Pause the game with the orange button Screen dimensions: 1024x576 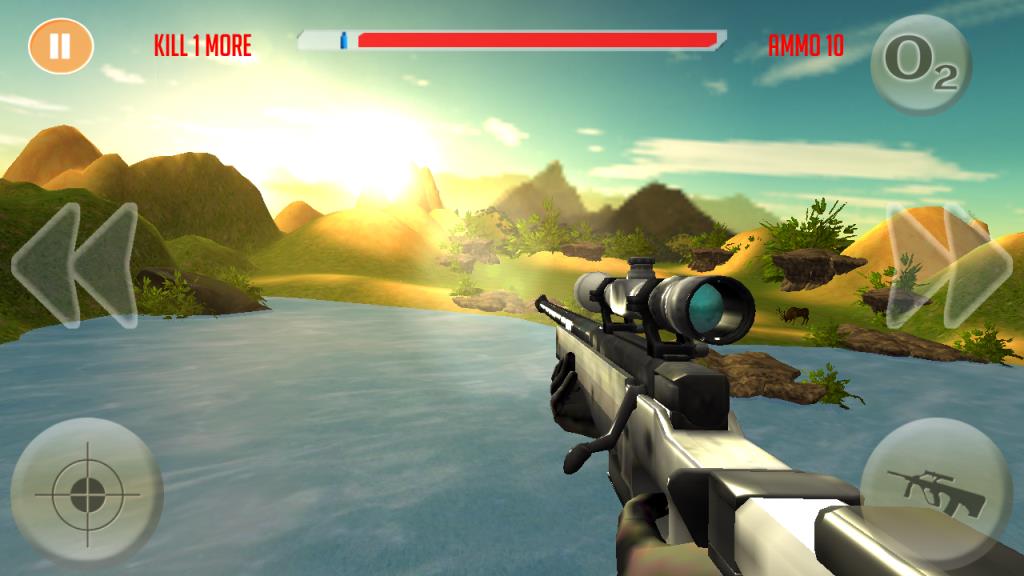[61, 46]
